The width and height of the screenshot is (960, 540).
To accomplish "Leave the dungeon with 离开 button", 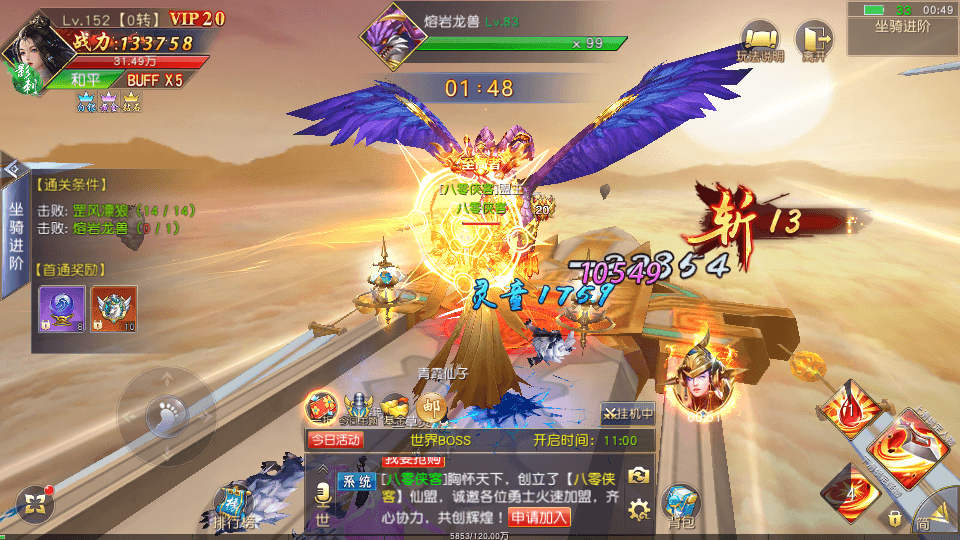I will [813, 42].
